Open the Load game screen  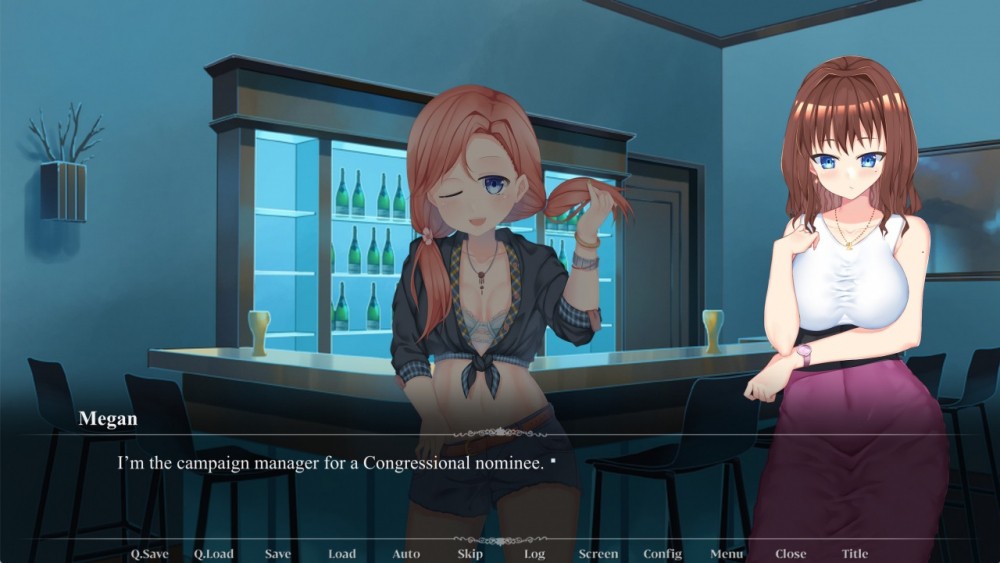342,554
